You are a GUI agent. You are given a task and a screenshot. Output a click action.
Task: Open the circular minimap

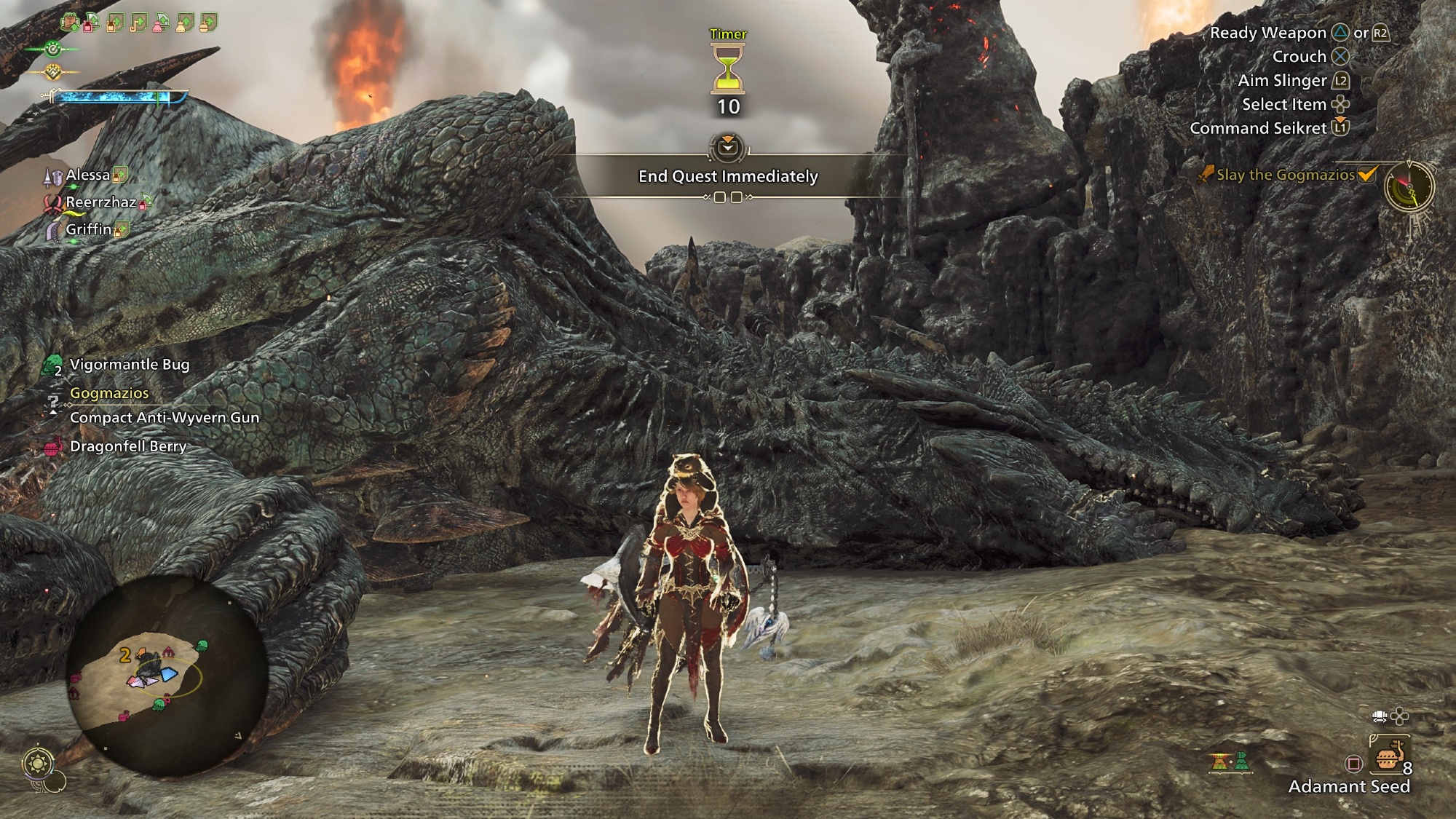(x=167, y=673)
